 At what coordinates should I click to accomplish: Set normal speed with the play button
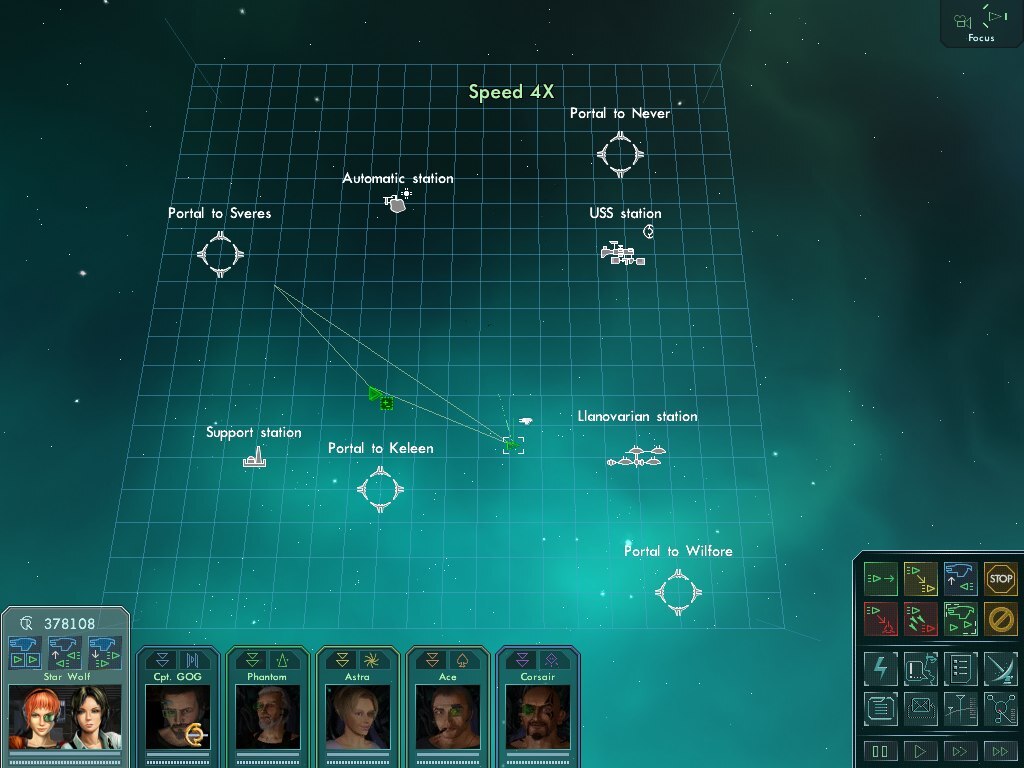(x=920, y=751)
